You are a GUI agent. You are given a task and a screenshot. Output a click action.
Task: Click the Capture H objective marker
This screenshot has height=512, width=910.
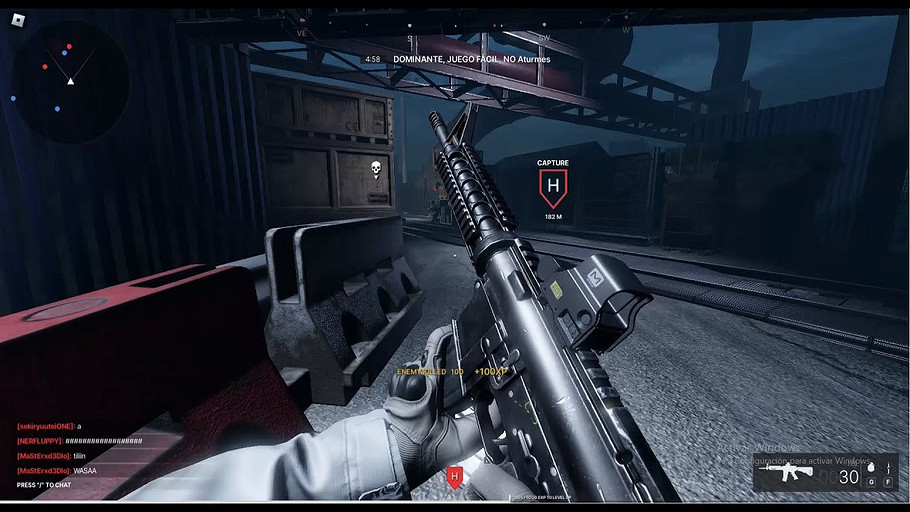coord(552,185)
